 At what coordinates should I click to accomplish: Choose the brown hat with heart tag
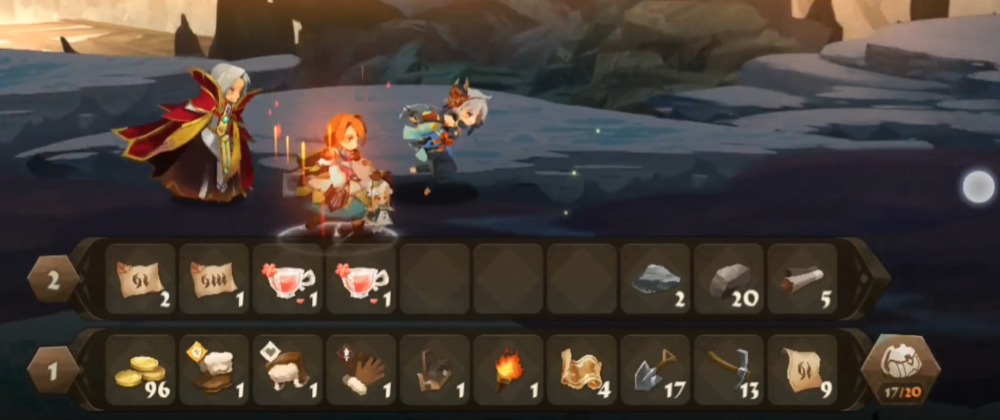(288, 369)
